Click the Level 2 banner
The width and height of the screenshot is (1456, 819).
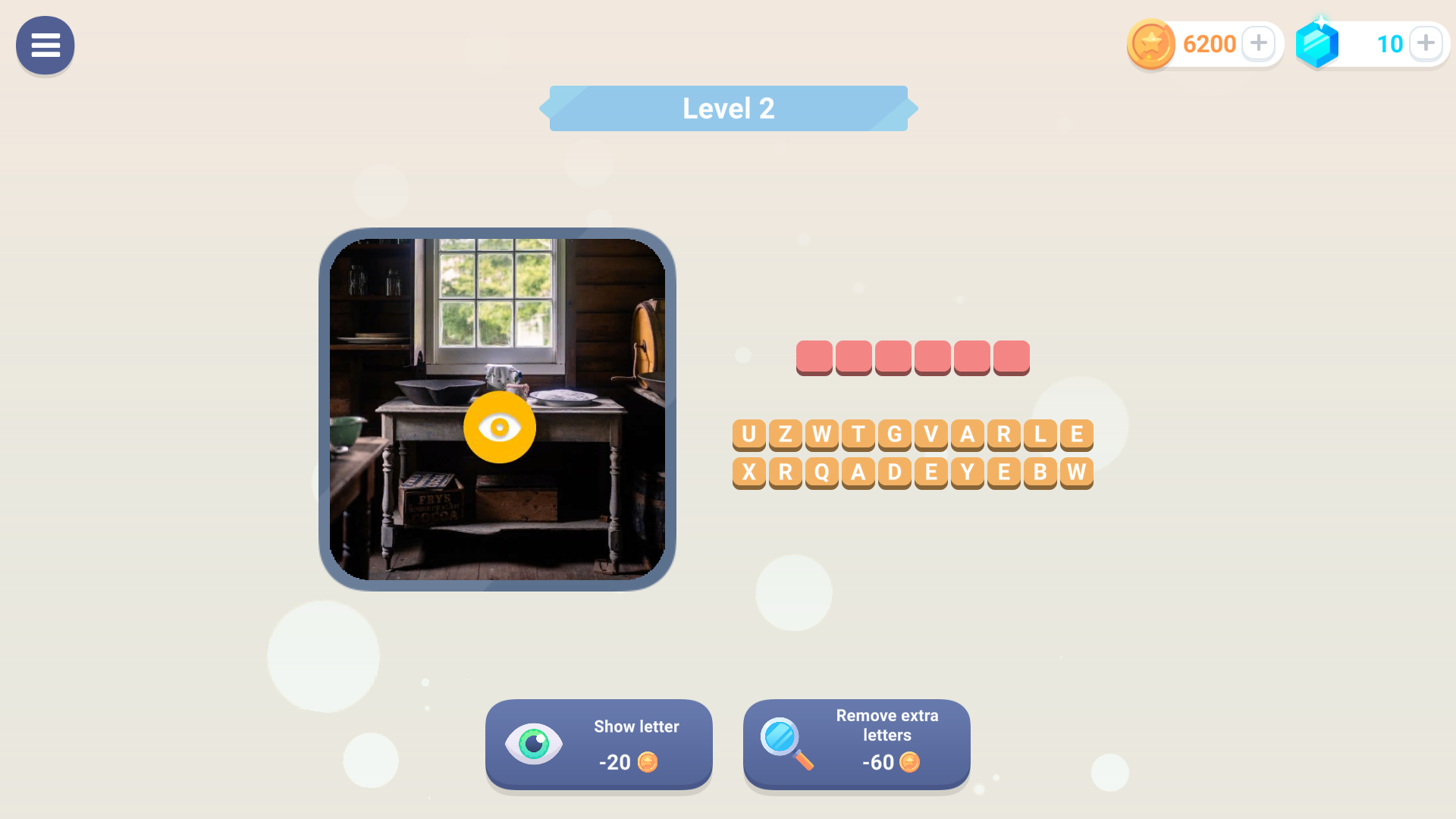[x=728, y=108]
